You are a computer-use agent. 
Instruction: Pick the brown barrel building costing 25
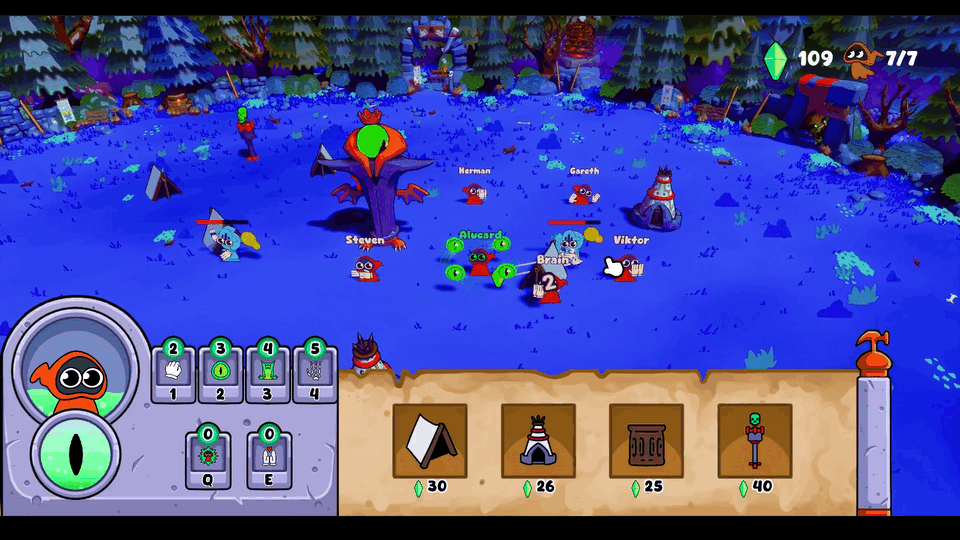point(646,441)
